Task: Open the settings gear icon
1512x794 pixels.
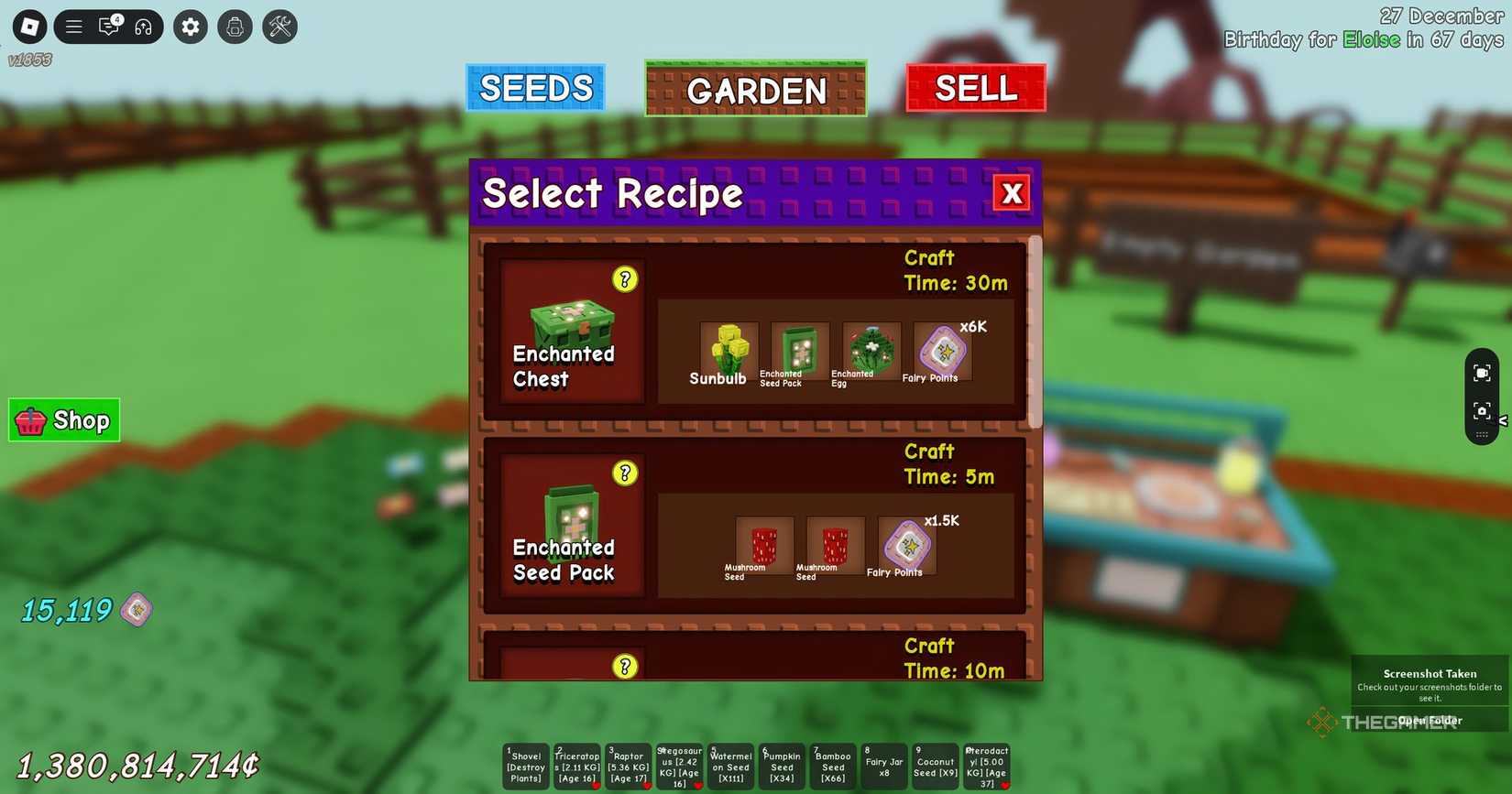Action: 190,27
